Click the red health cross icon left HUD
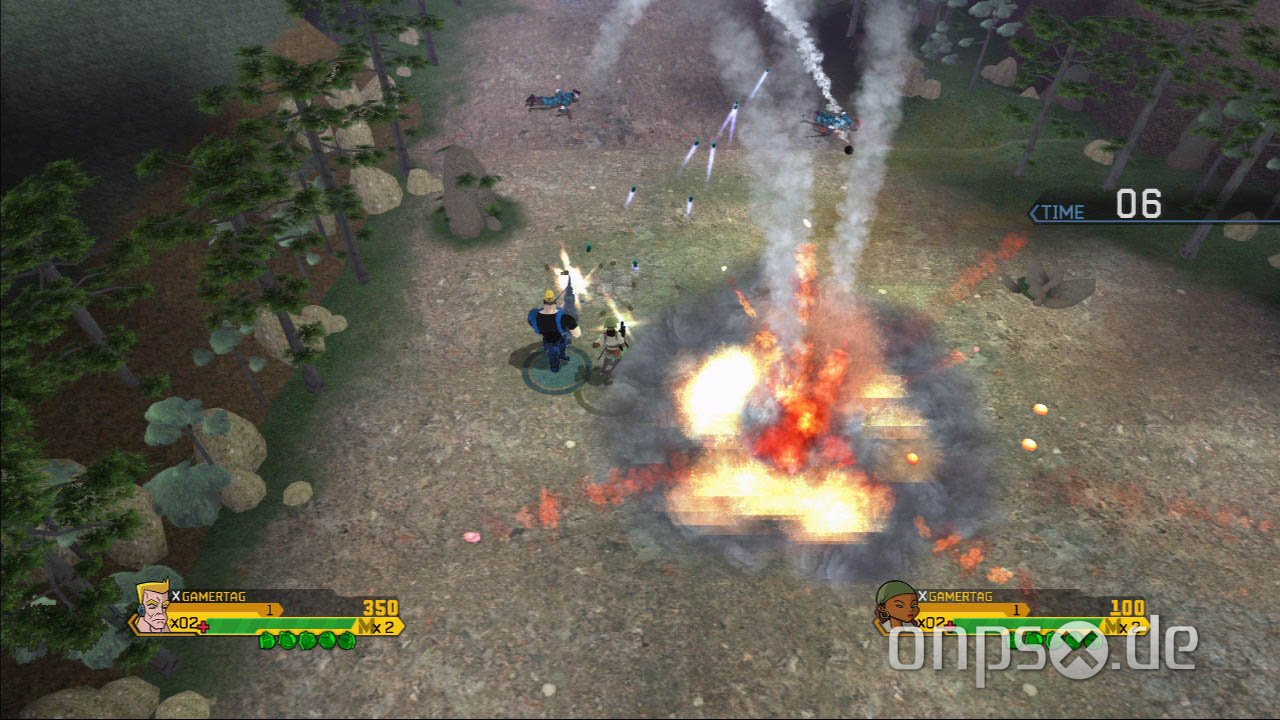1280x720 pixels. click(x=203, y=626)
